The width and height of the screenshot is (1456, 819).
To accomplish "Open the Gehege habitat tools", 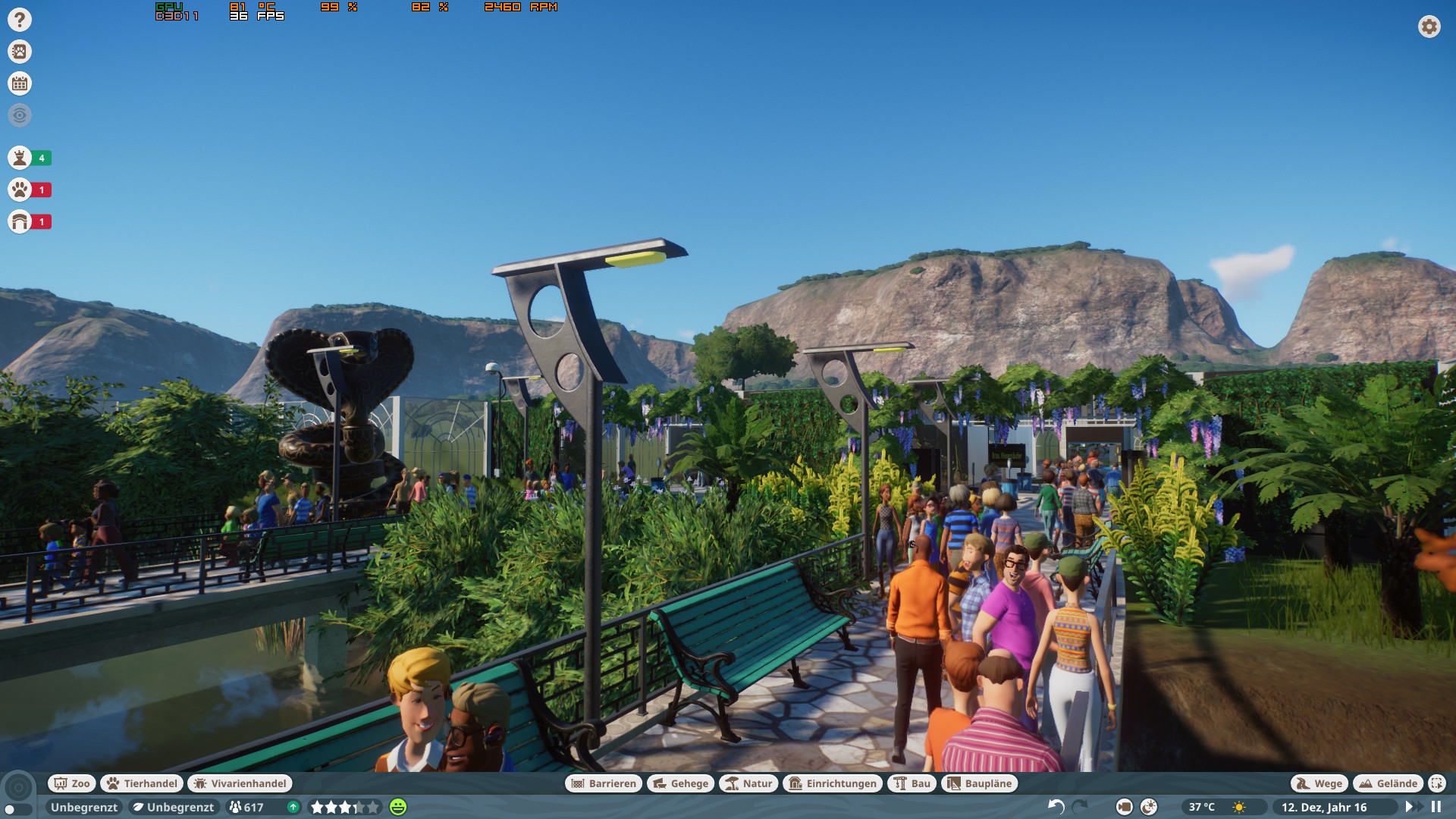I will tap(680, 783).
